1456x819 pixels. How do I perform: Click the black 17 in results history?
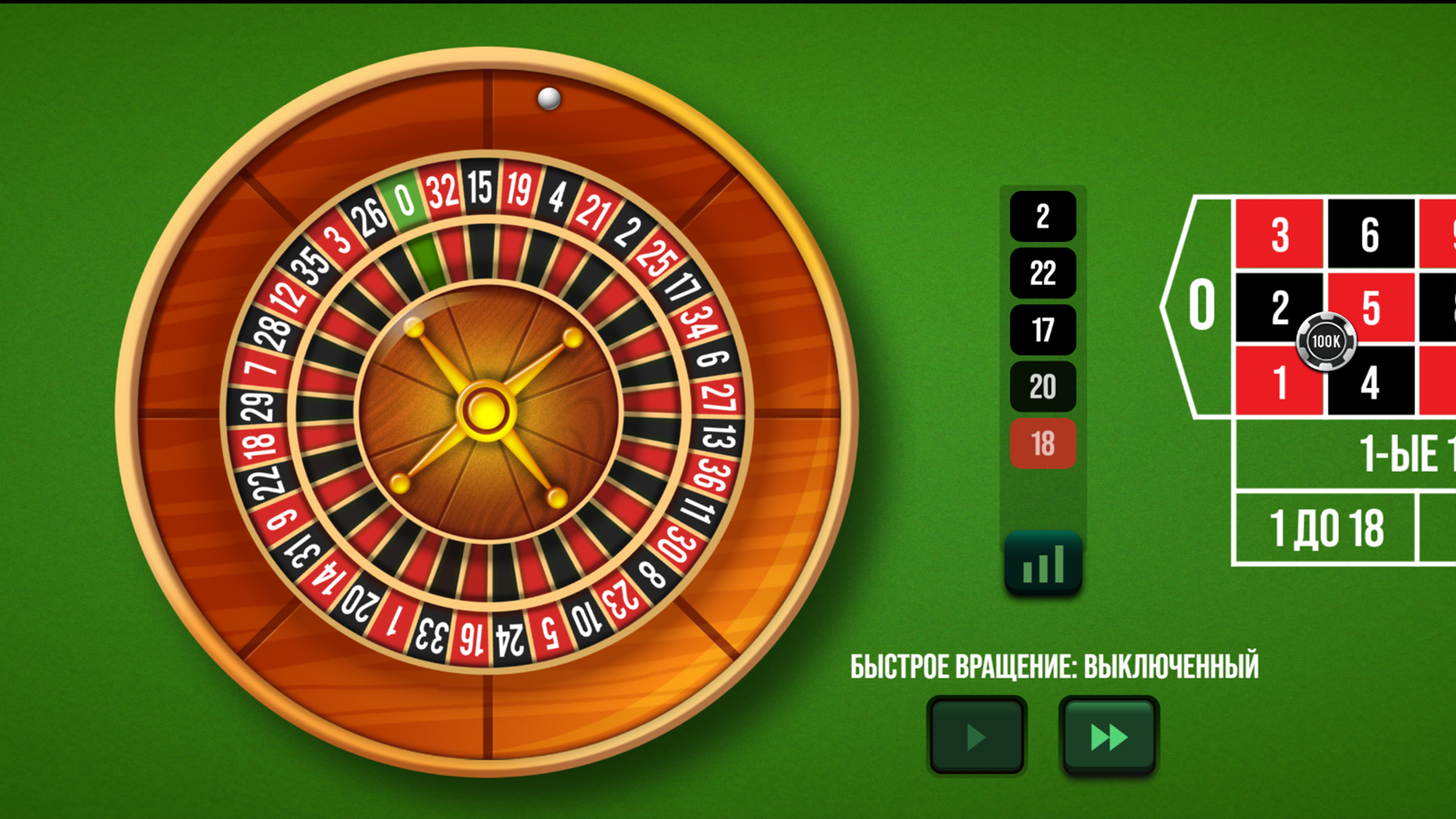1042,330
